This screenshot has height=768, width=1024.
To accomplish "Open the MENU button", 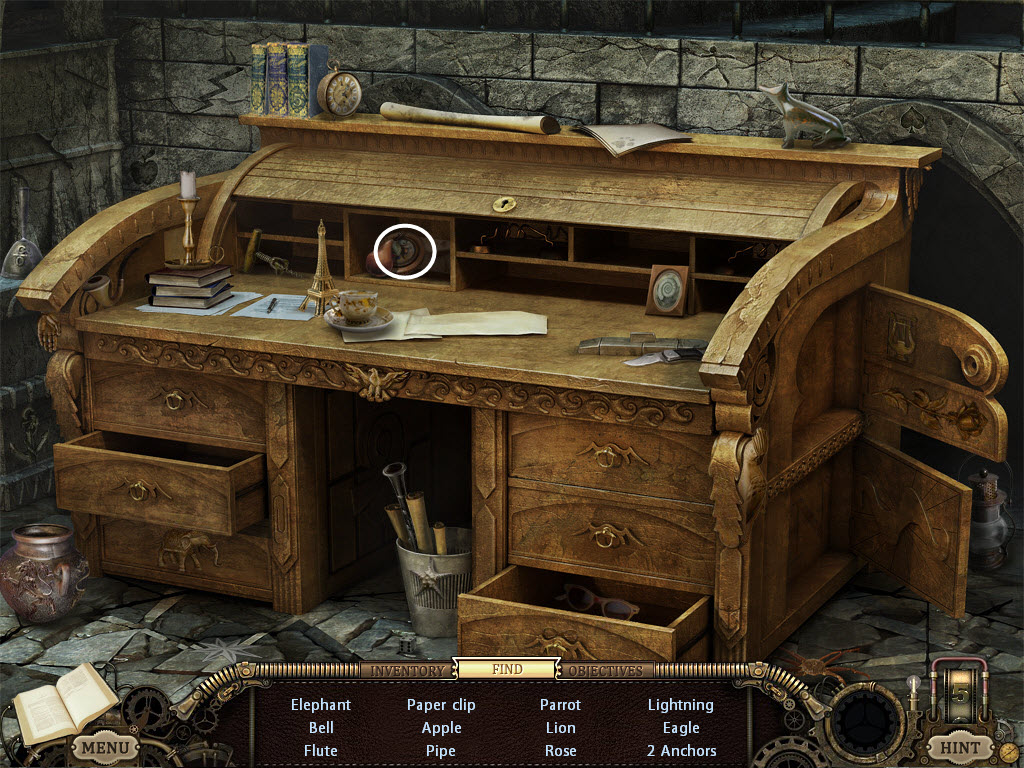I will pyautogui.click(x=104, y=747).
